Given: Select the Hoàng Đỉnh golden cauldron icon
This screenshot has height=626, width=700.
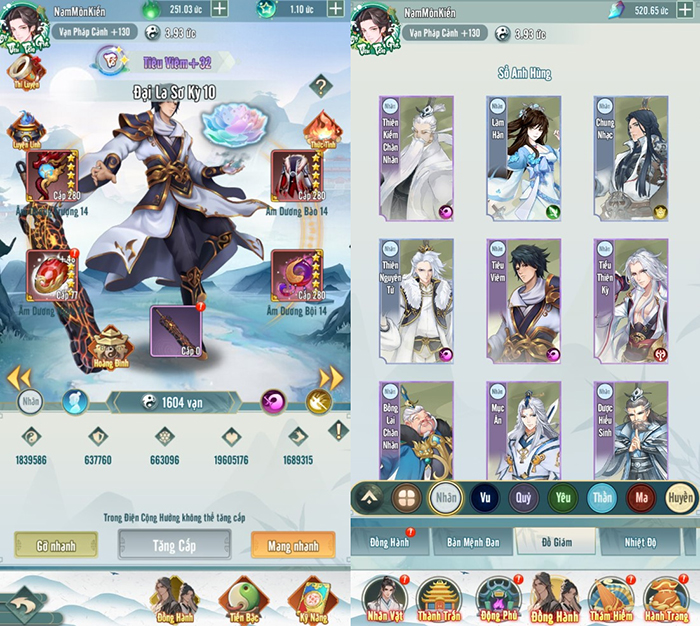Looking at the screenshot, I should coord(108,345).
